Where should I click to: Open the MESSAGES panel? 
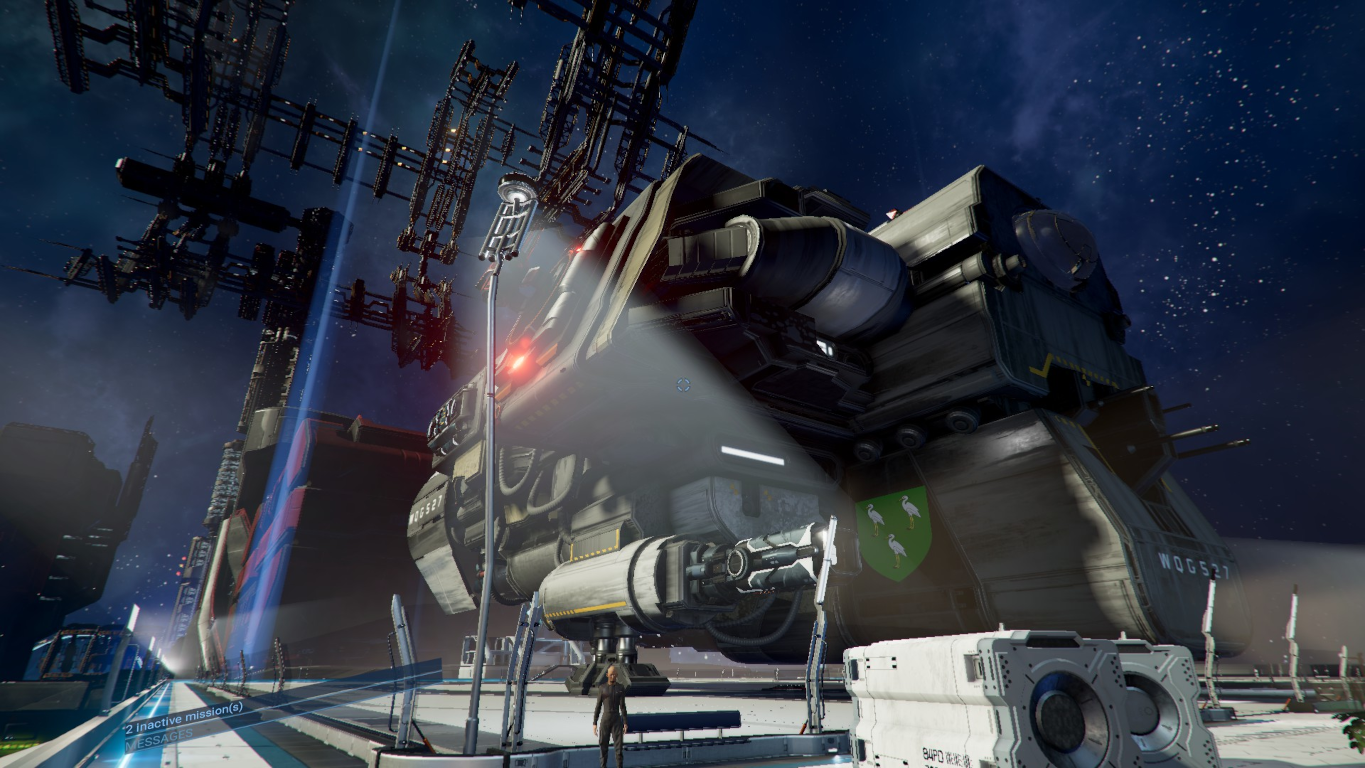158,737
